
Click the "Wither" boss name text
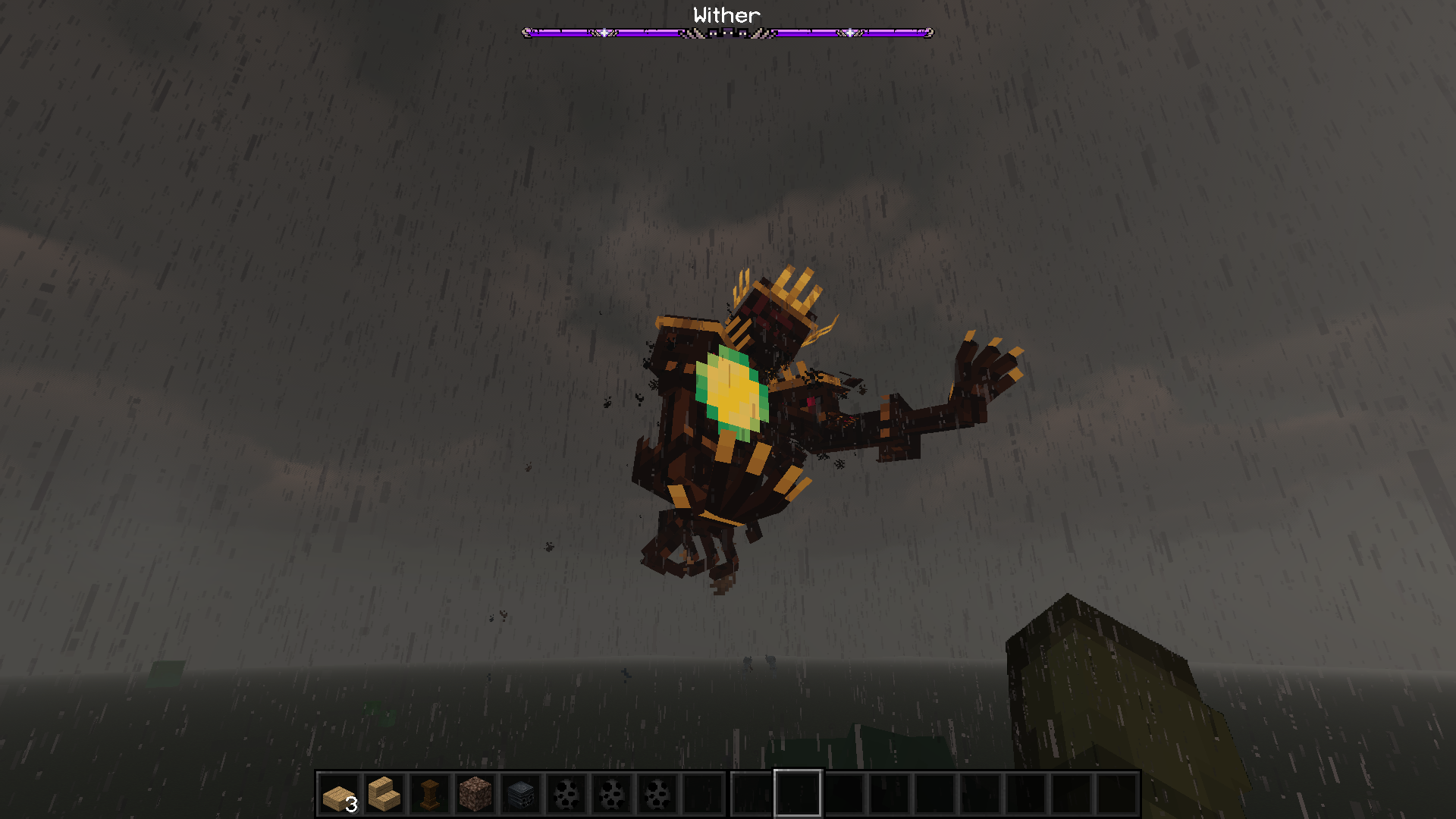726,14
